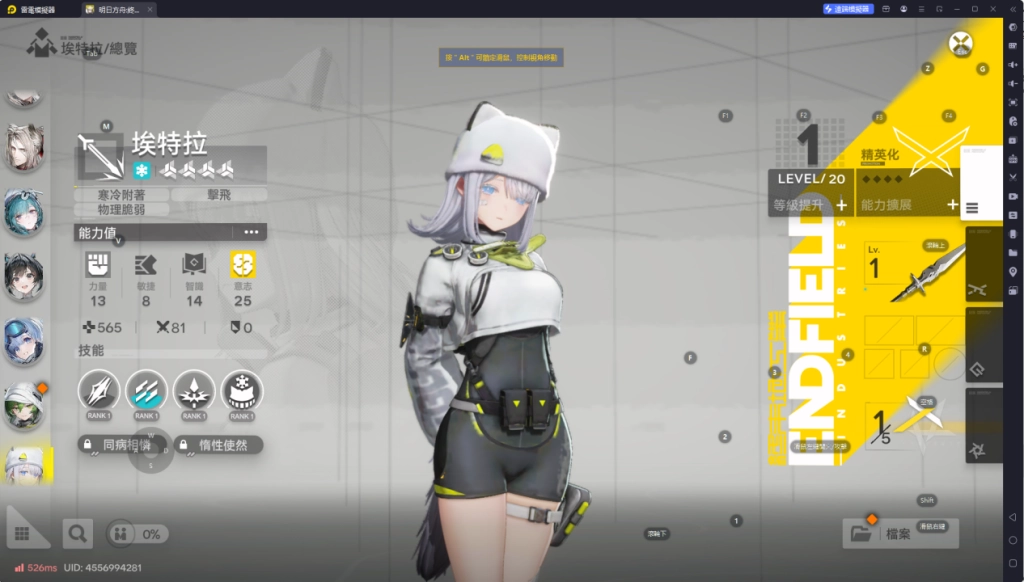
Task: Switch to the list-lines side tab
Action: (972, 207)
